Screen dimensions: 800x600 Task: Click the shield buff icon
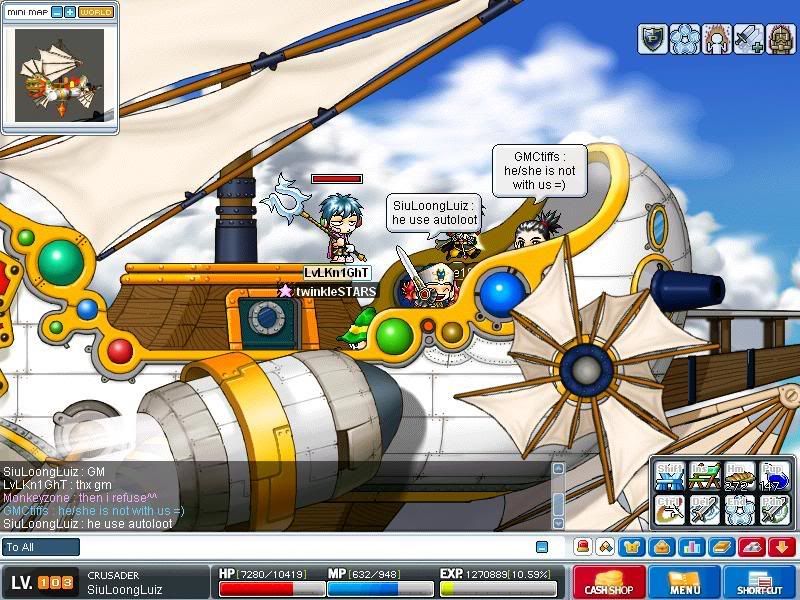coord(652,38)
